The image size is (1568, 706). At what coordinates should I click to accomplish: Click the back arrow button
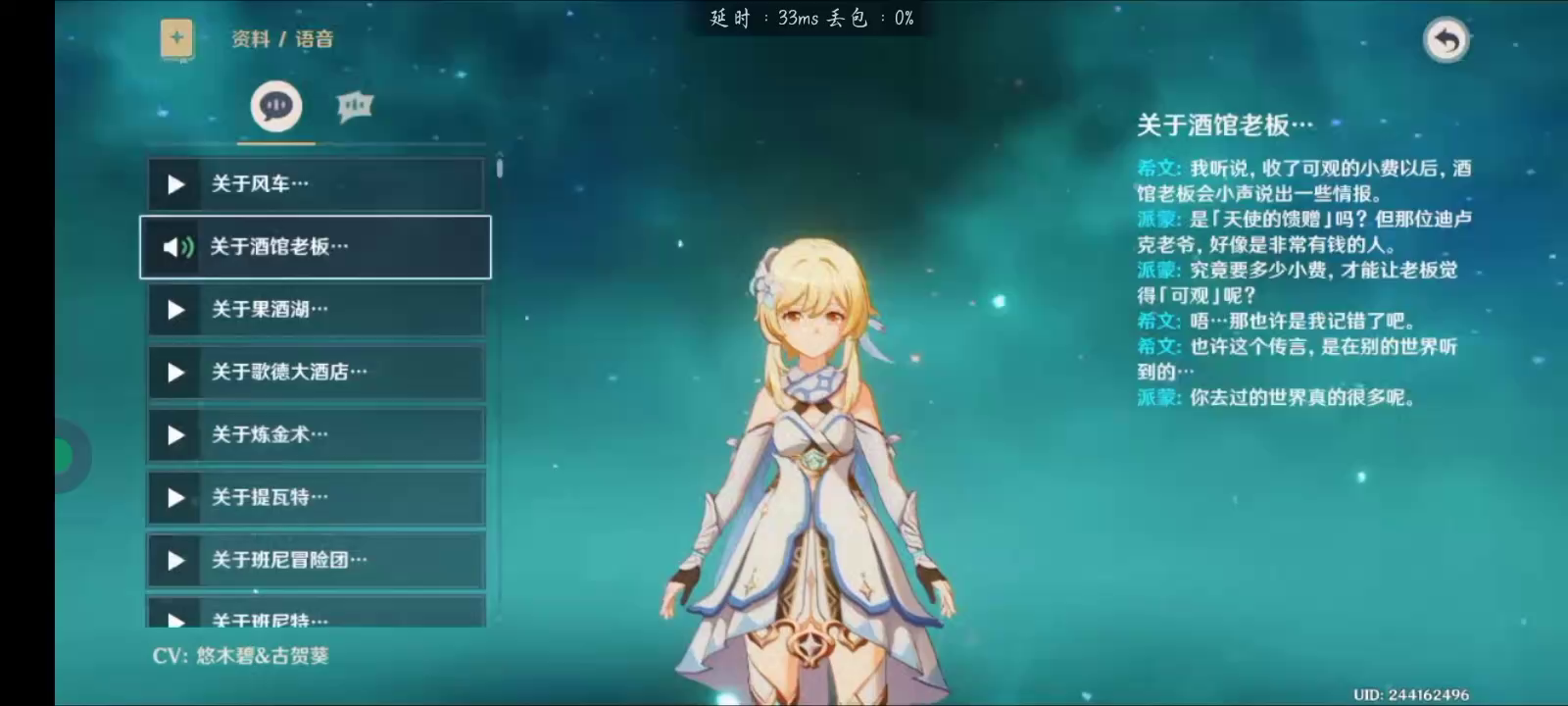(1445, 40)
